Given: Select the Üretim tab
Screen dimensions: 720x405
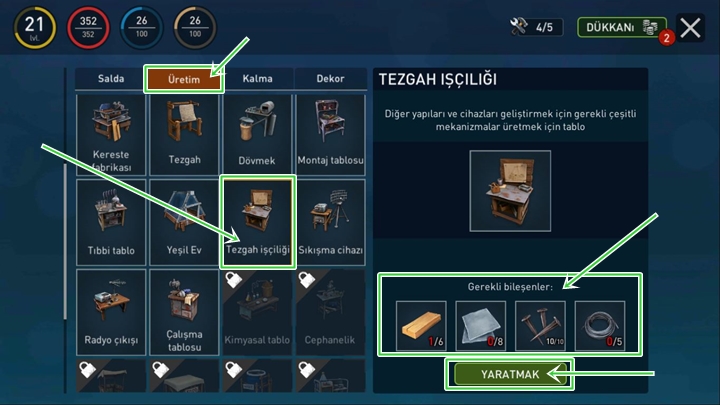Looking at the screenshot, I should click(x=184, y=79).
